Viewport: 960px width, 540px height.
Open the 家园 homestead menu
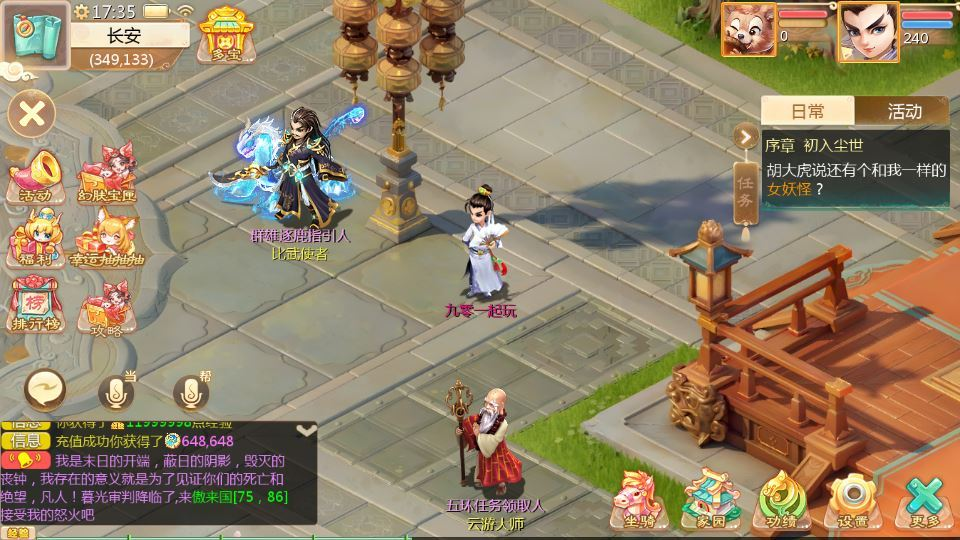(x=711, y=498)
